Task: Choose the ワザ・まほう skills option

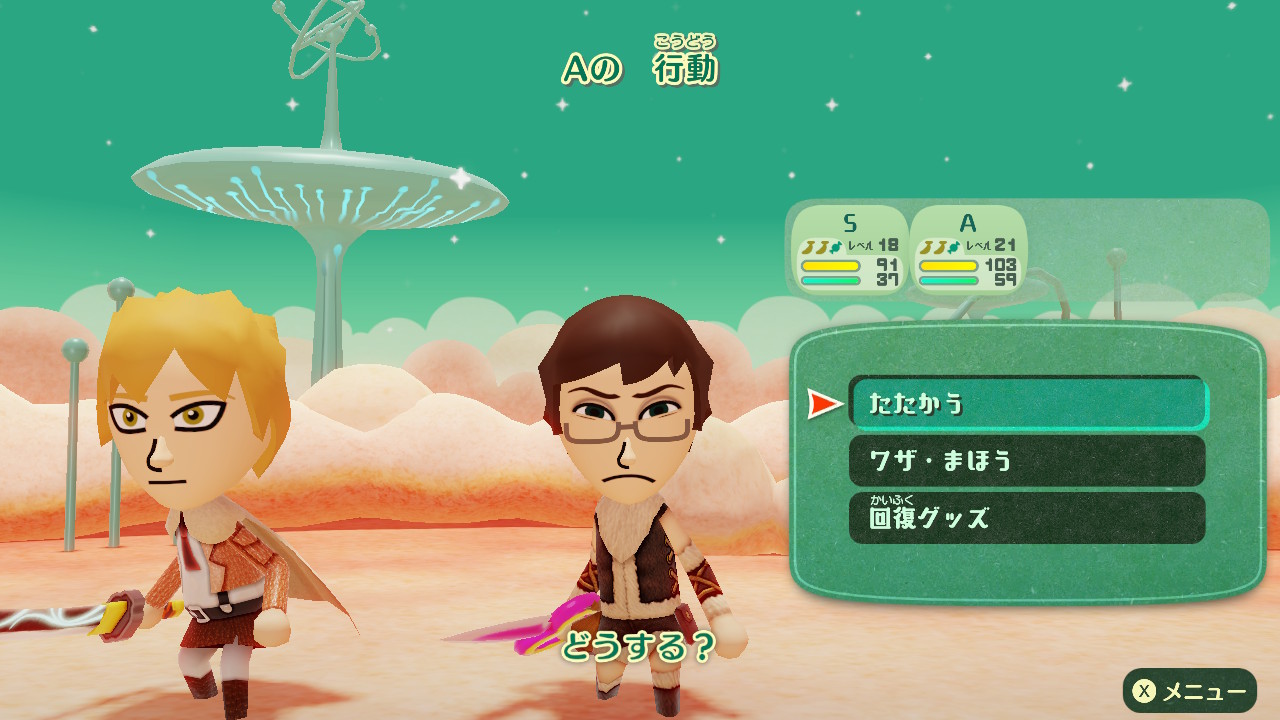Action: [x=1027, y=460]
